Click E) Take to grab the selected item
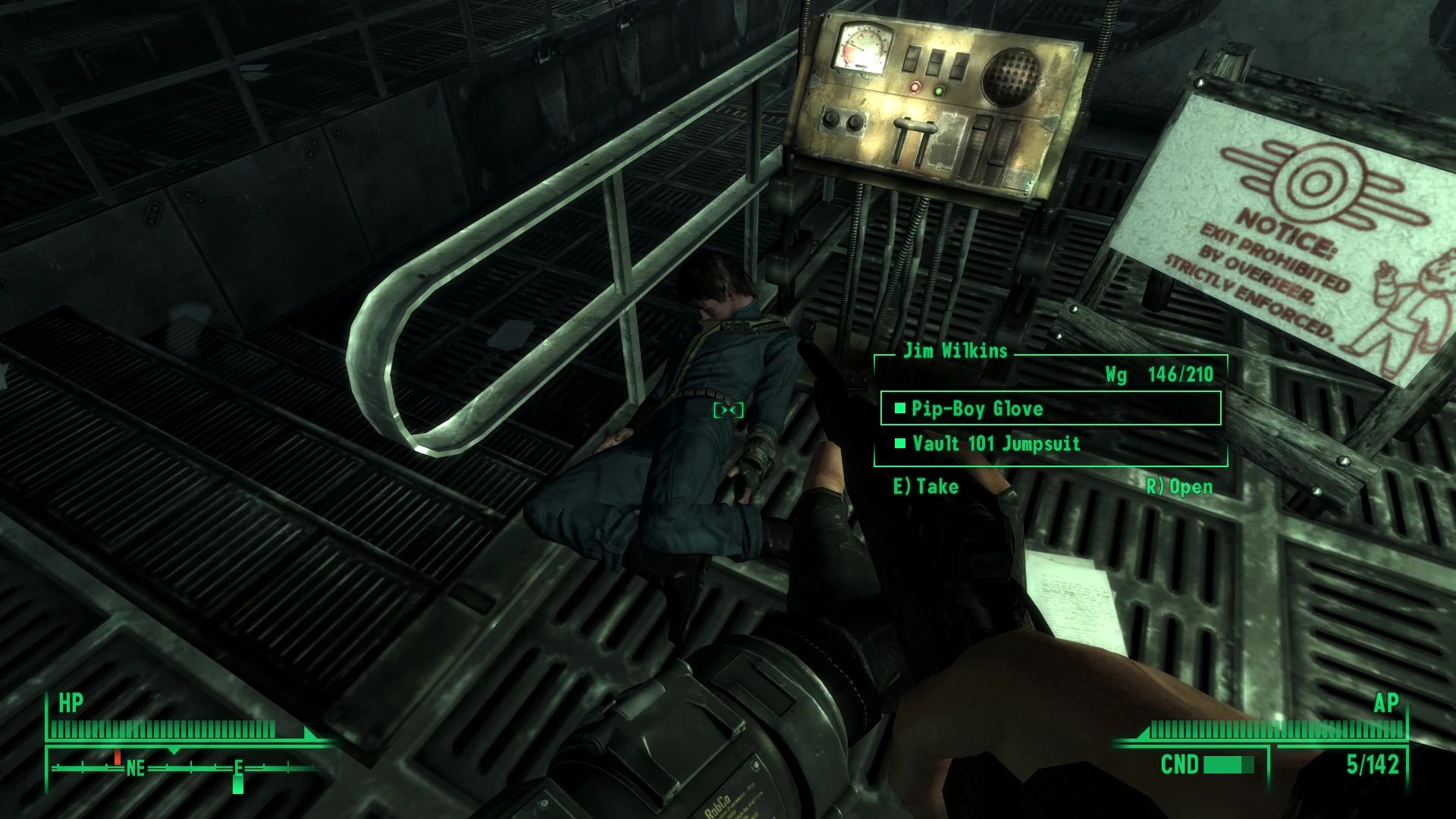 [x=924, y=488]
